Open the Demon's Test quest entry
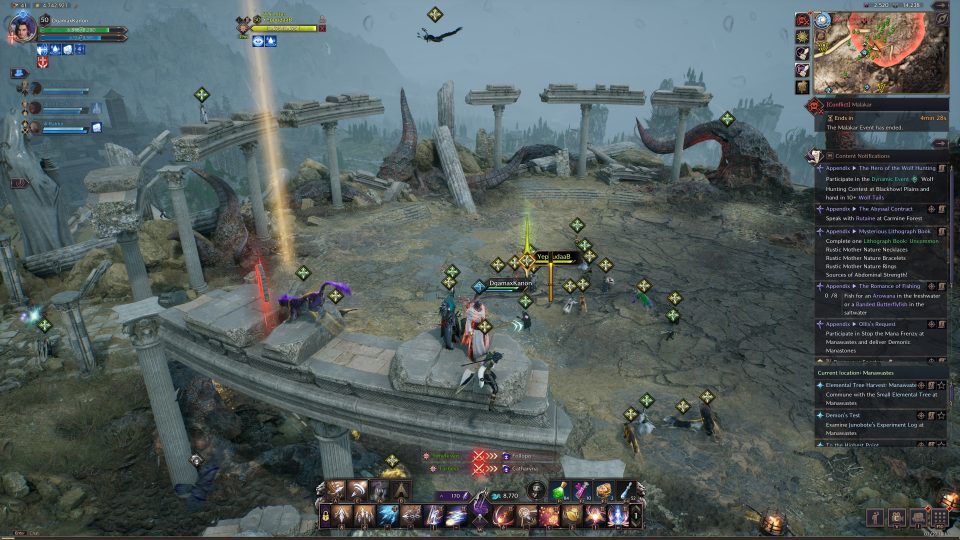This screenshot has width=960, height=540. pos(845,415)
